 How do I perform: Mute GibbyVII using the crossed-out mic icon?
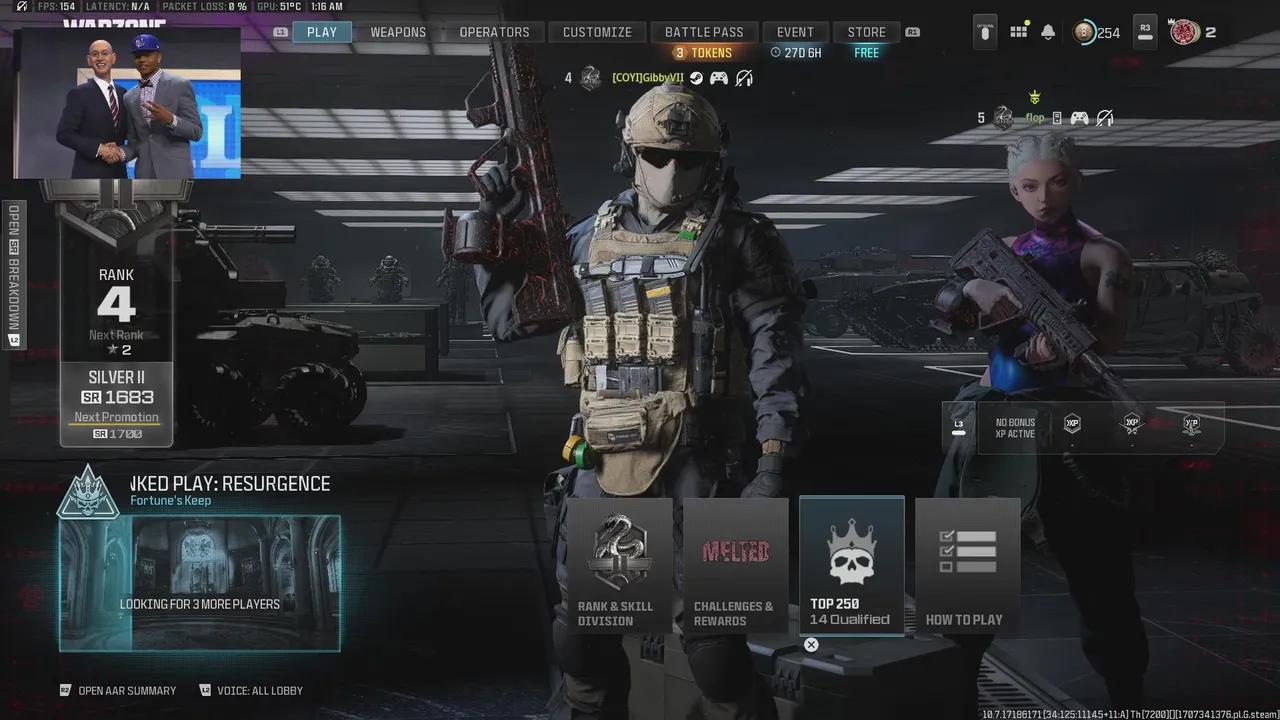click(x=744, y=78)
